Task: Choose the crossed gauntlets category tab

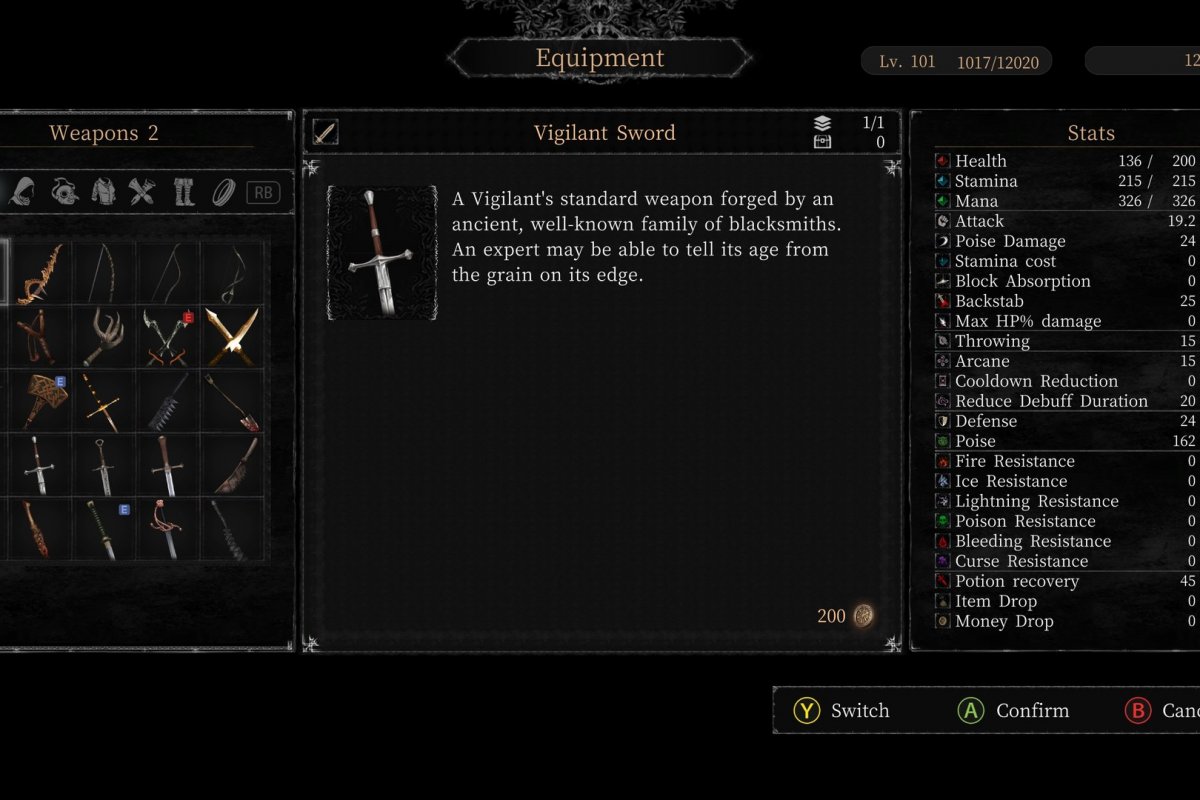Action: click(x=142, y=191)
